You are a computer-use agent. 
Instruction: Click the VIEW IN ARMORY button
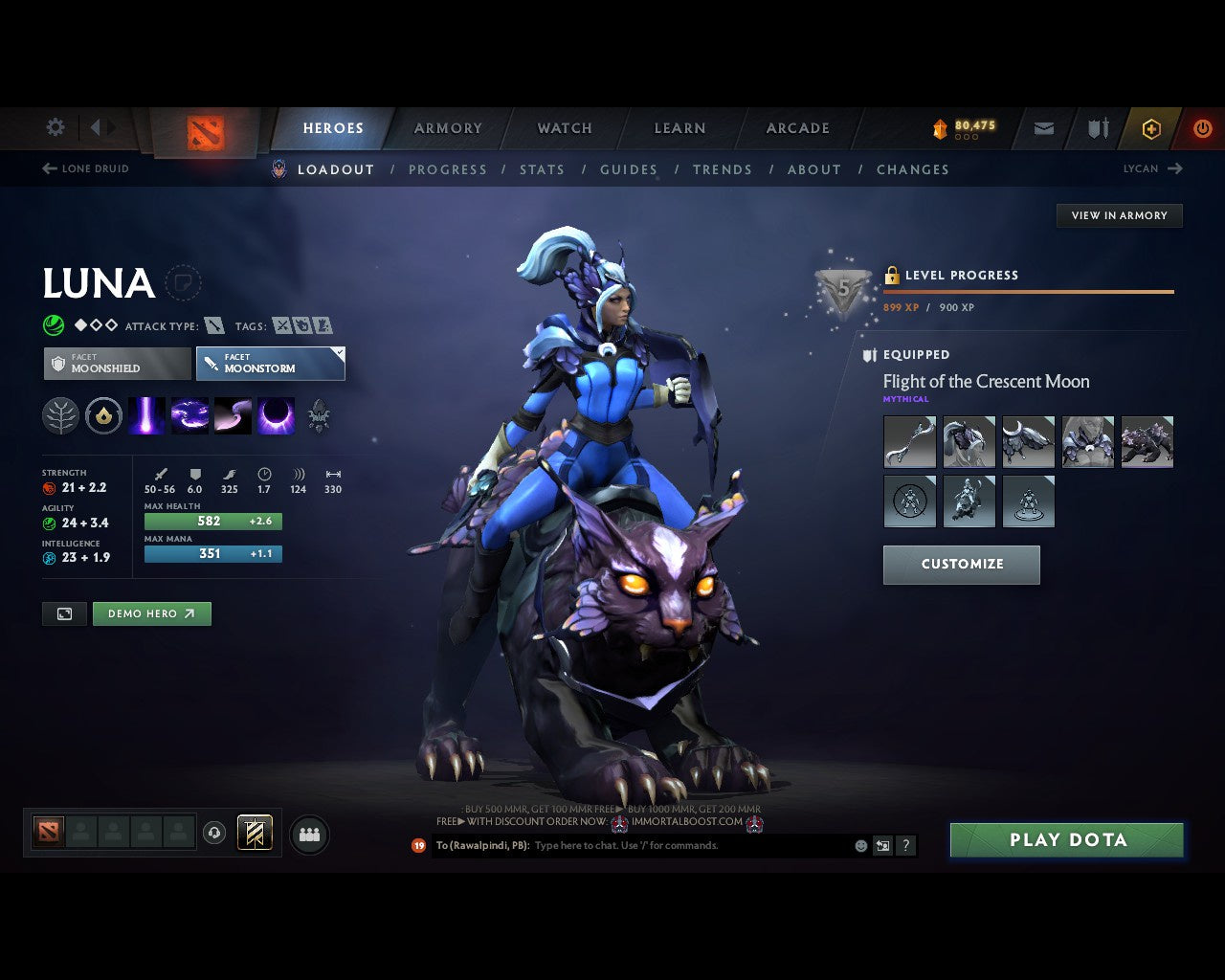[x=1119, y=215]
